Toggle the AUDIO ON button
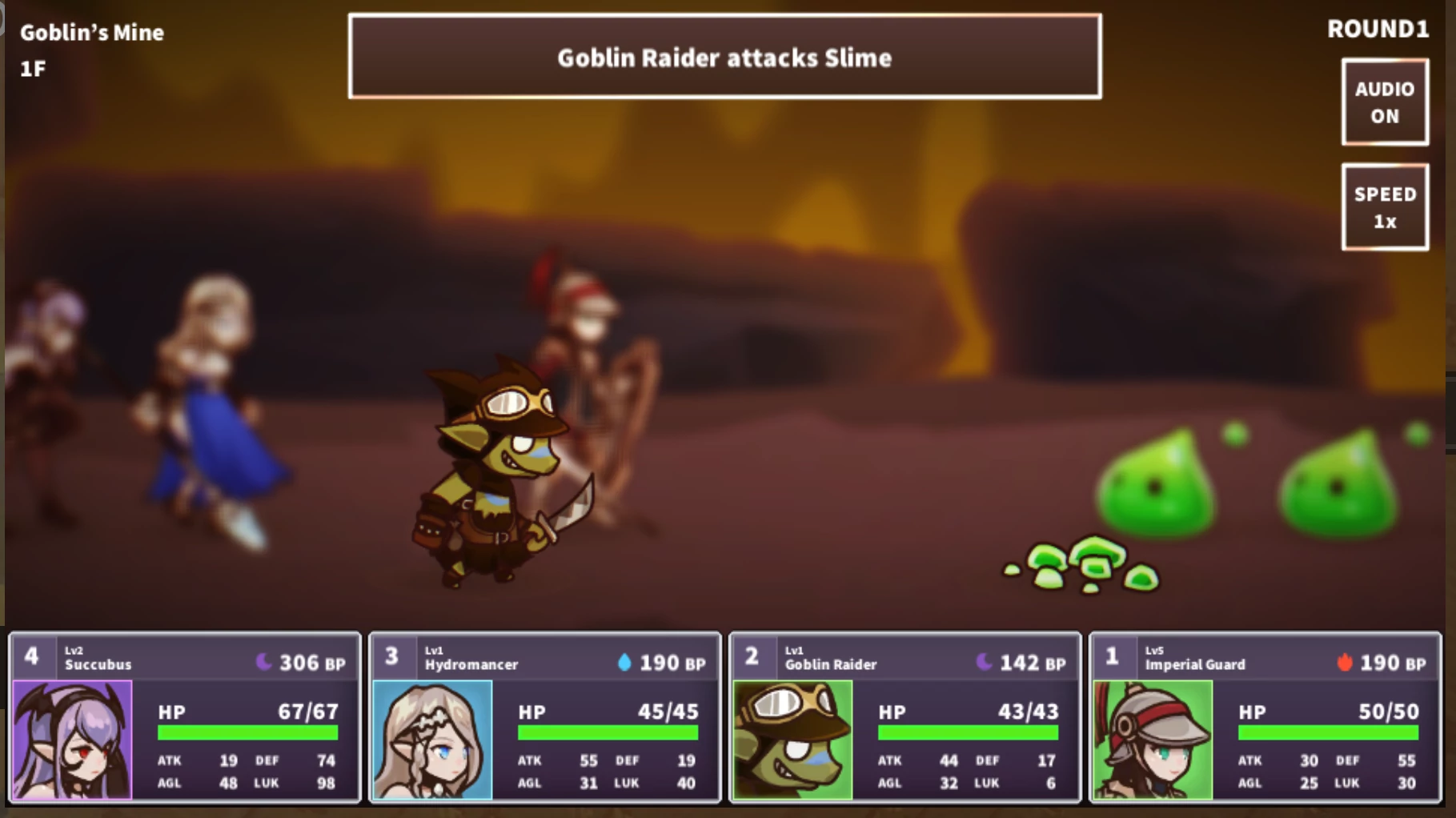The height and width of the screenshot is (818, 1456). pos(1385,102)
